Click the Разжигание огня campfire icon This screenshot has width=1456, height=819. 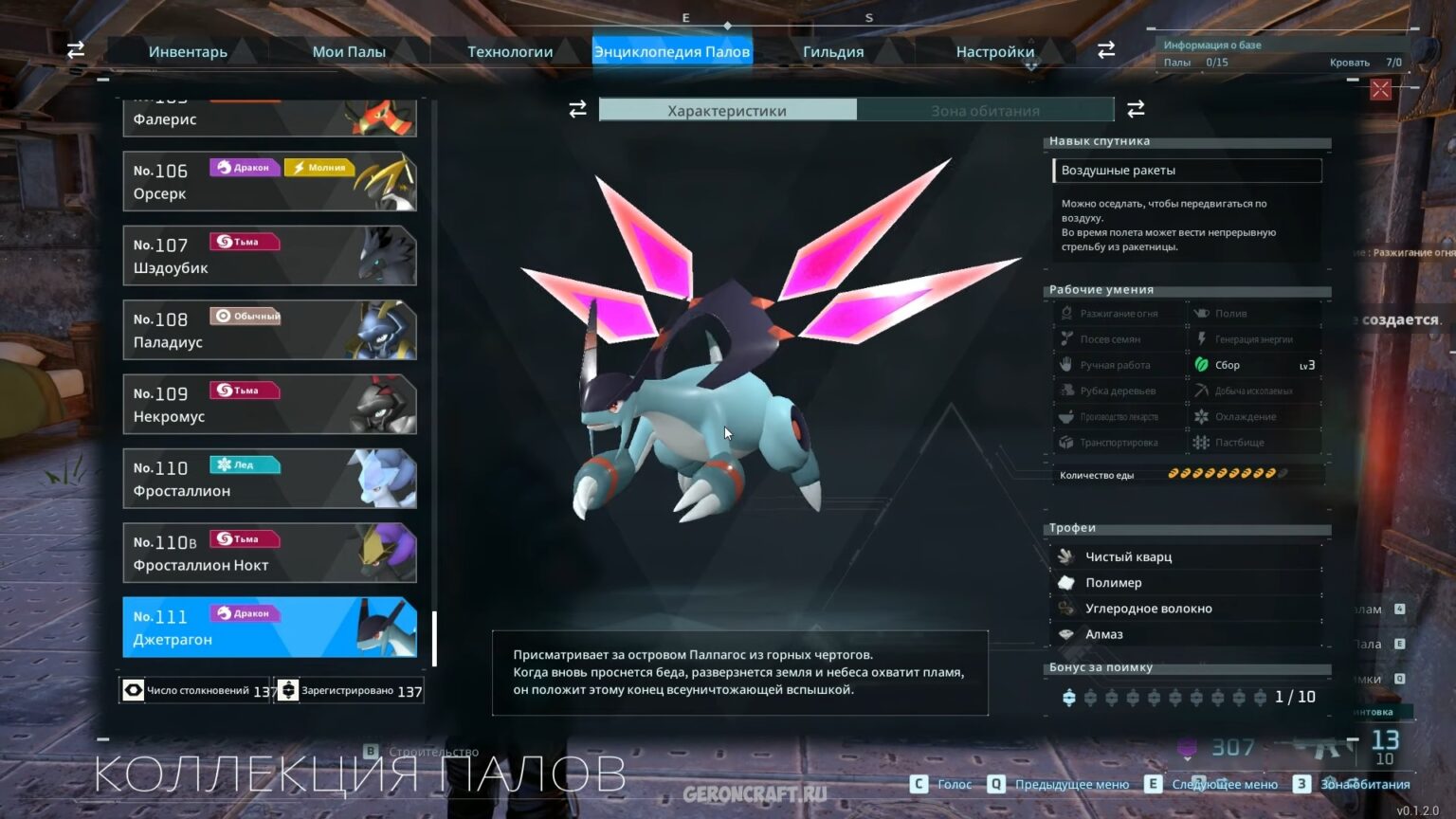(1067, 313)
